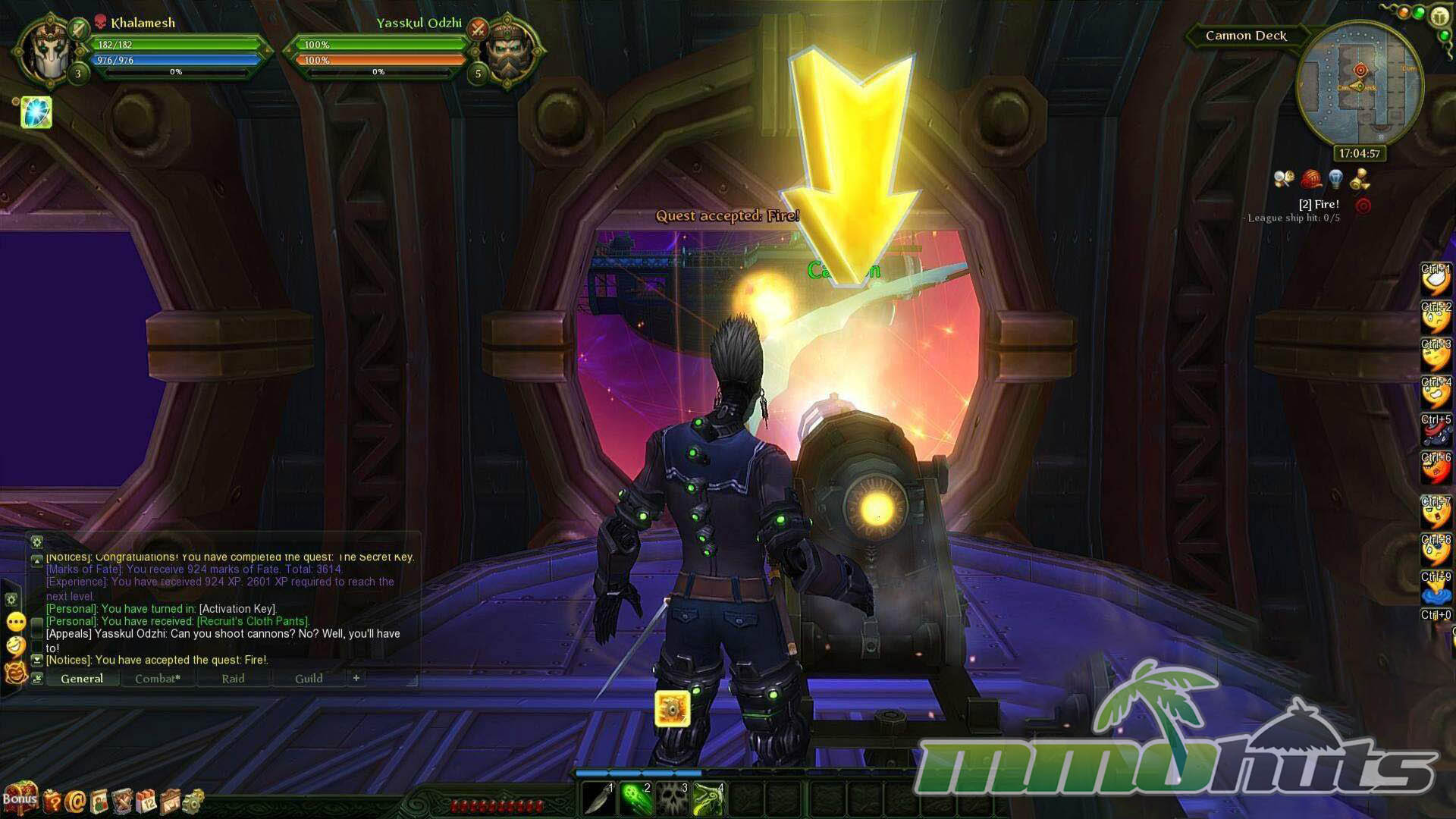Image resolution: width=1456 pixels, height=819 pixels.
Task: Cast the green fireball ability in slot 2
Action: (x=636, y=798)
